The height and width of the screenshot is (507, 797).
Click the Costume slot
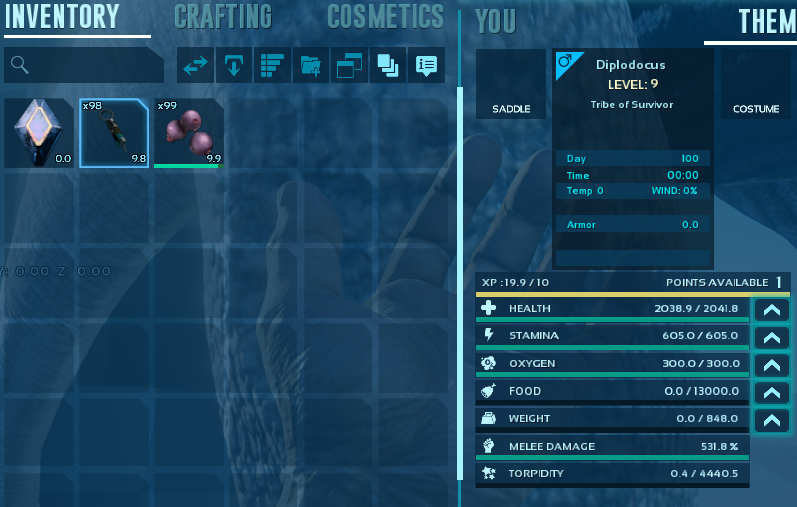[755, 84]
